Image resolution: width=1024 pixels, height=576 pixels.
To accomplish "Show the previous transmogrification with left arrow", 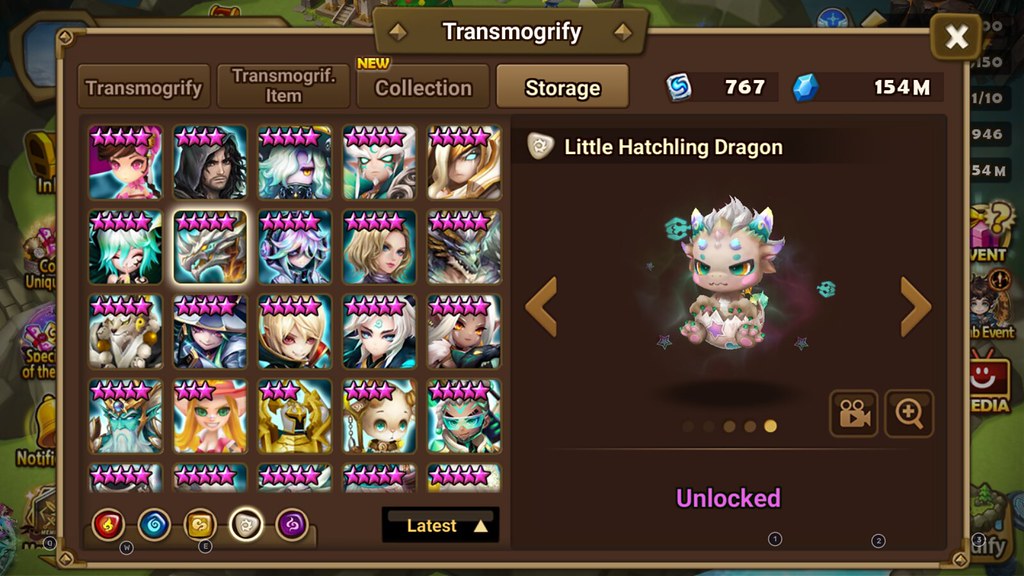I will [541, 307].
